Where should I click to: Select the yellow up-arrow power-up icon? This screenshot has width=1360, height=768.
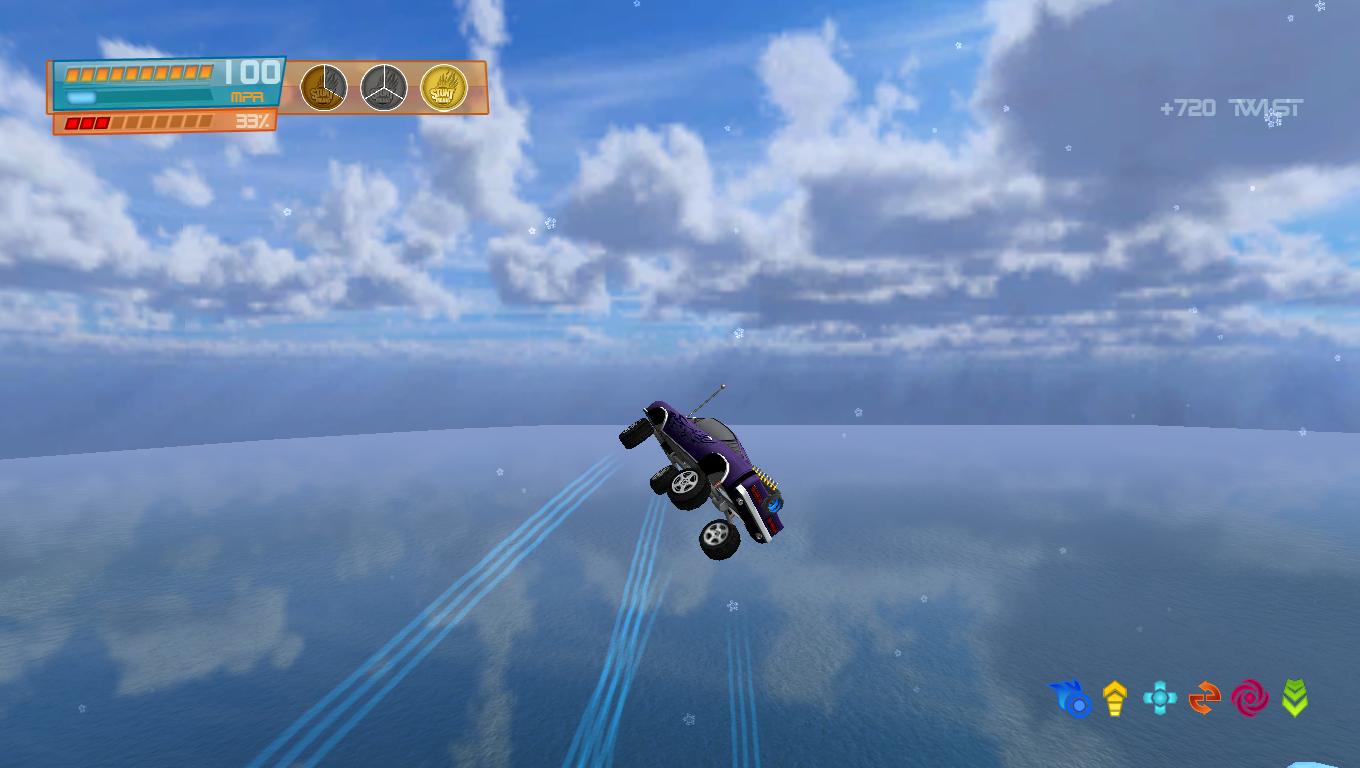coord(1115,699)
